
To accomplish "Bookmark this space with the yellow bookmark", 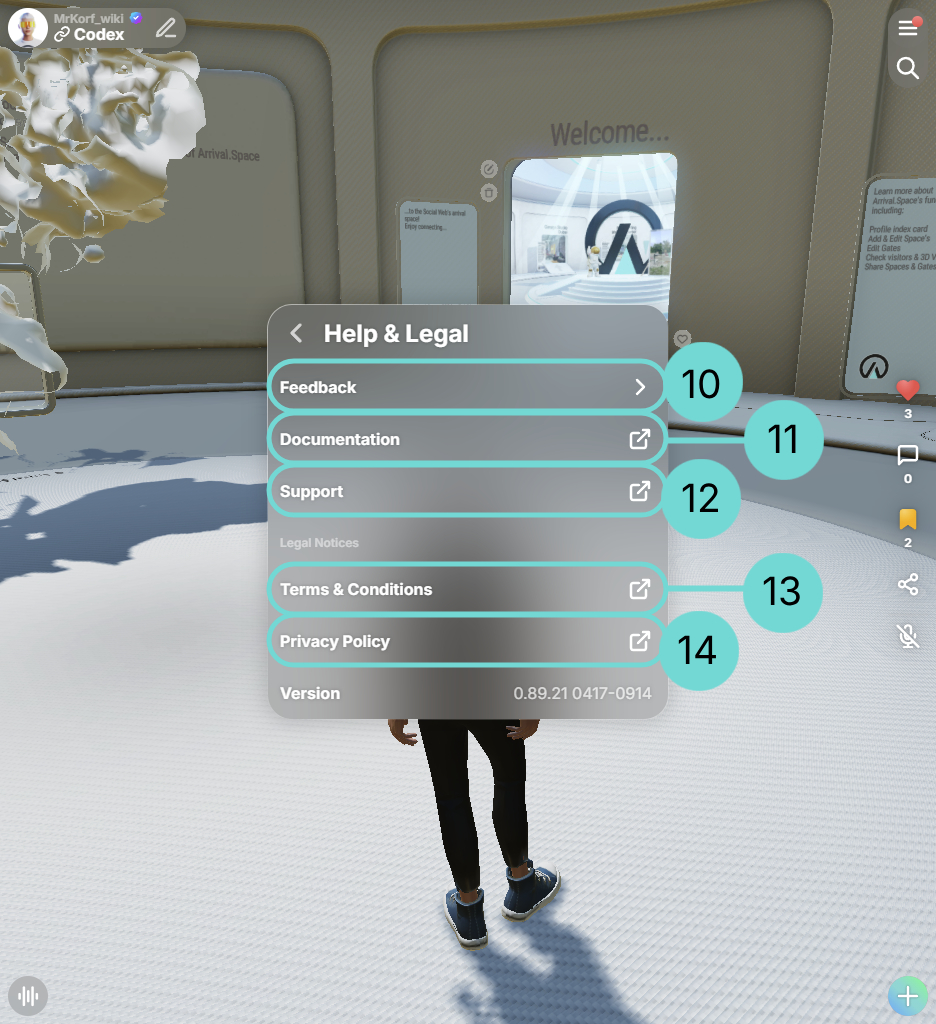I will [908, 520].
